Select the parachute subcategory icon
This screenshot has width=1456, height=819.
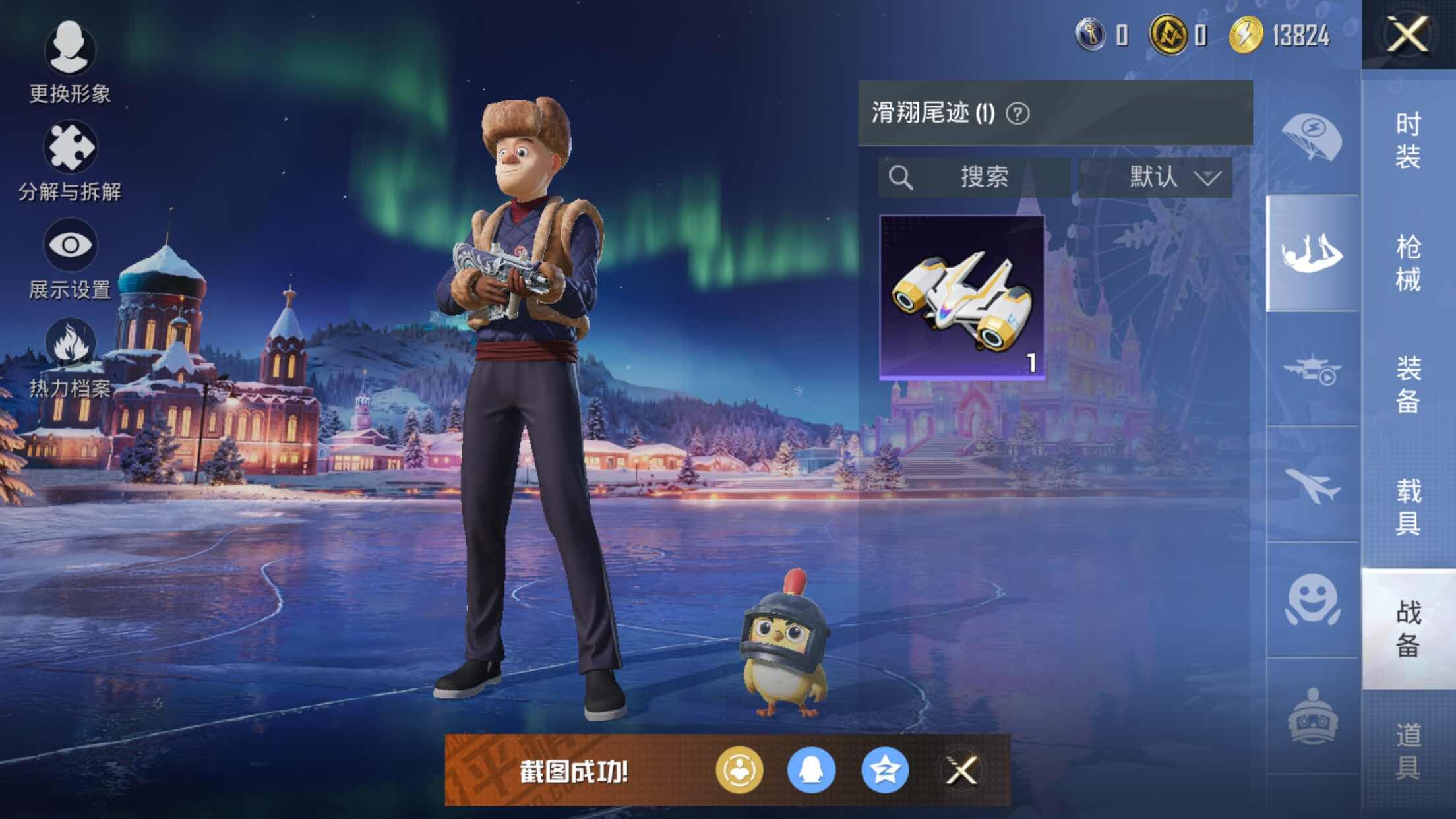(x=1312, y=137)
